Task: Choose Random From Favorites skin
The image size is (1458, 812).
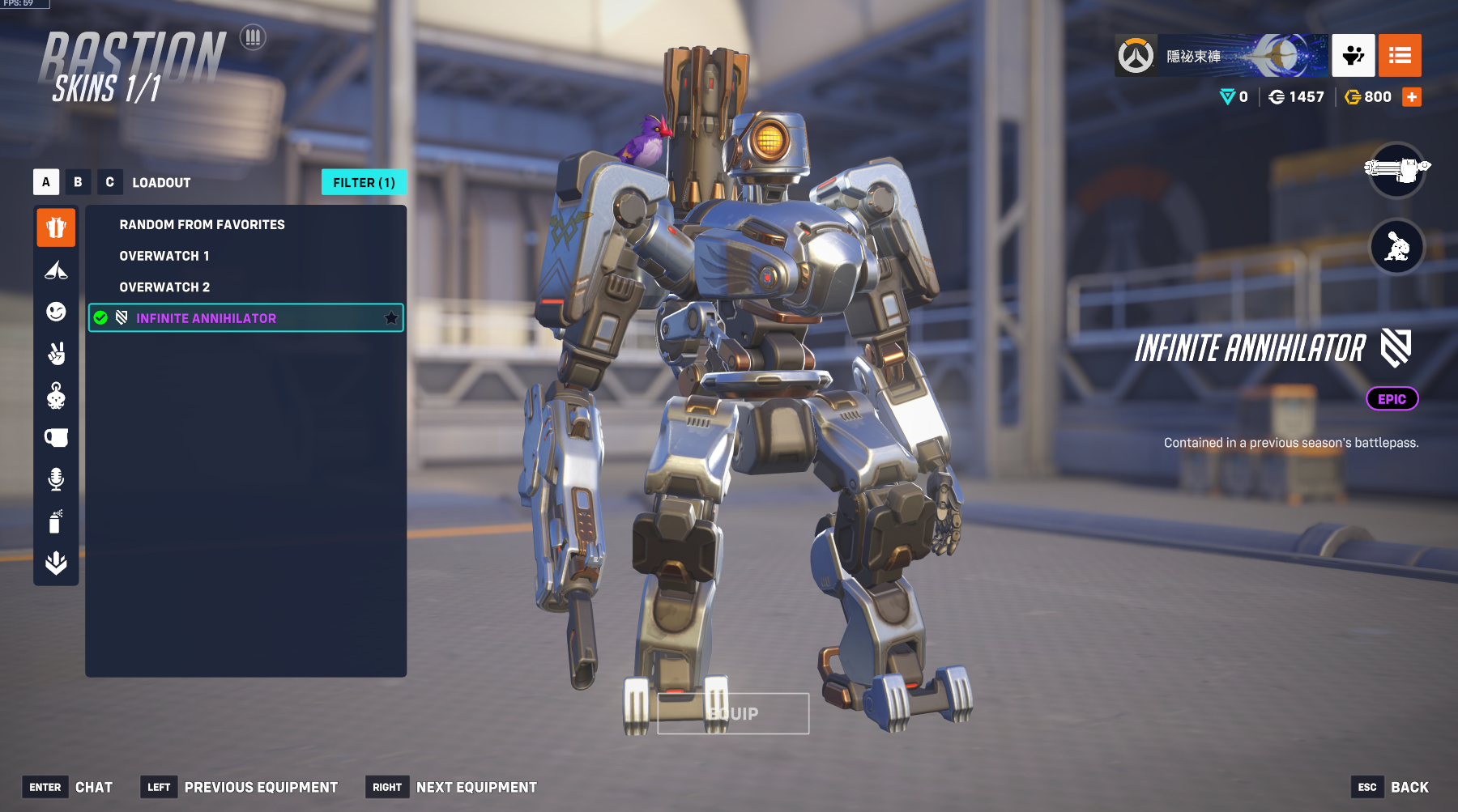Action: pos(202,224)
